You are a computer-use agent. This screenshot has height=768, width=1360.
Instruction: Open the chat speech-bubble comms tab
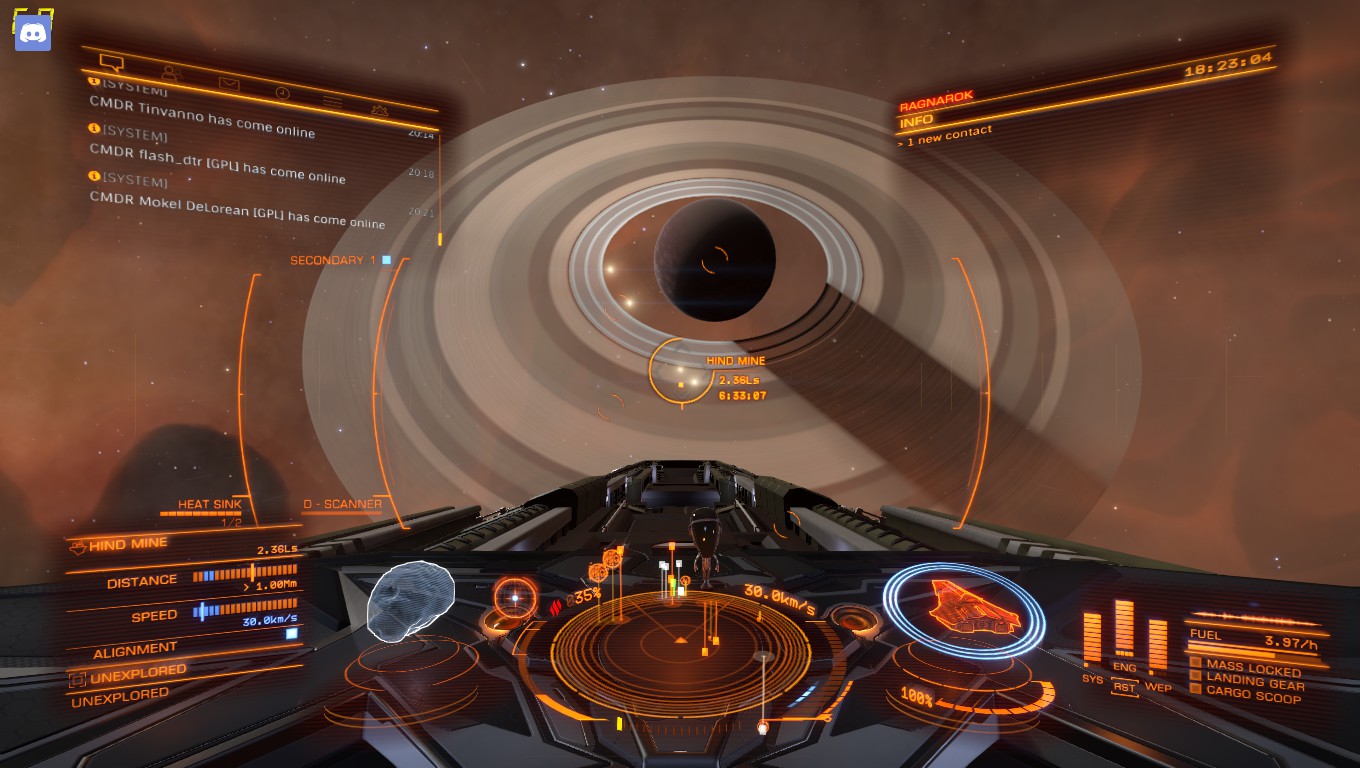[x=112, y=63]
